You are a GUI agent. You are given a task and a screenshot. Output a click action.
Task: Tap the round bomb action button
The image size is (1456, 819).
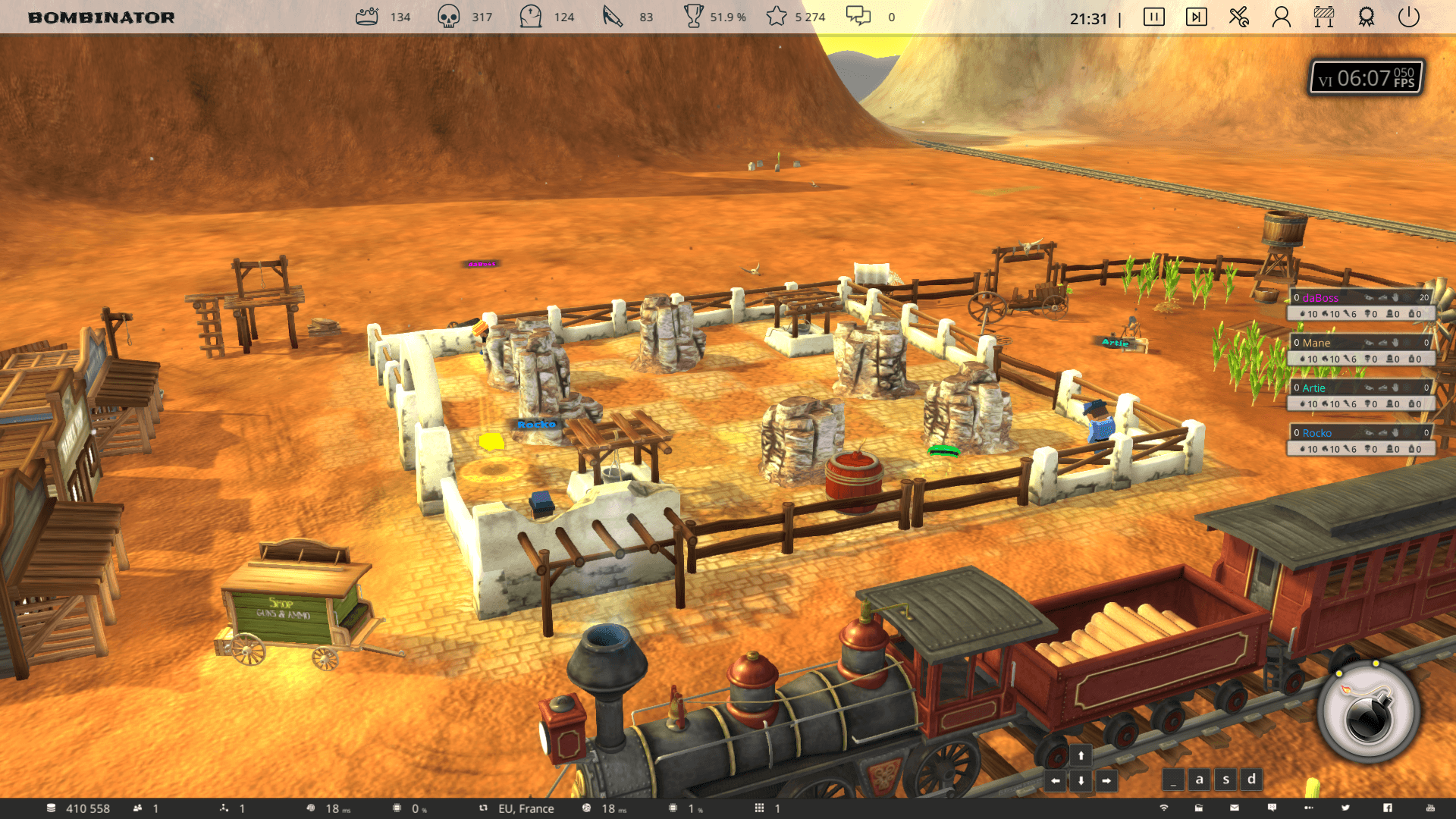click(1369, 713)
